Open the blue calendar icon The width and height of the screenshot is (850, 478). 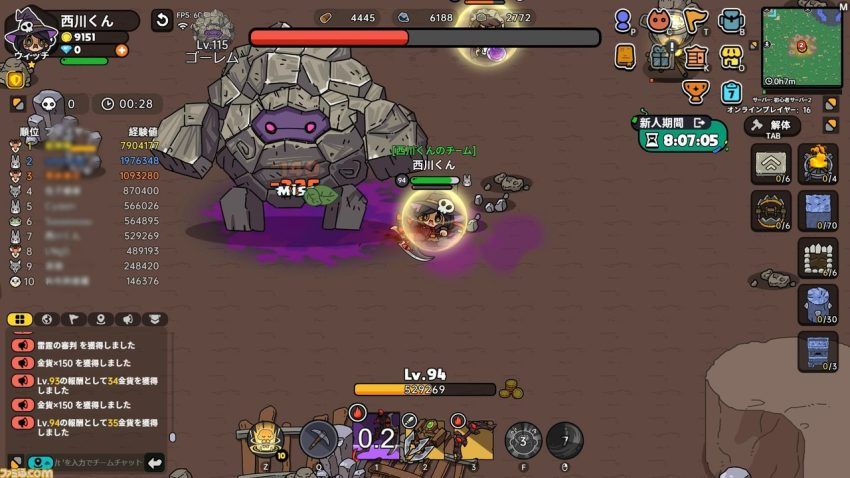click(731, 91)
